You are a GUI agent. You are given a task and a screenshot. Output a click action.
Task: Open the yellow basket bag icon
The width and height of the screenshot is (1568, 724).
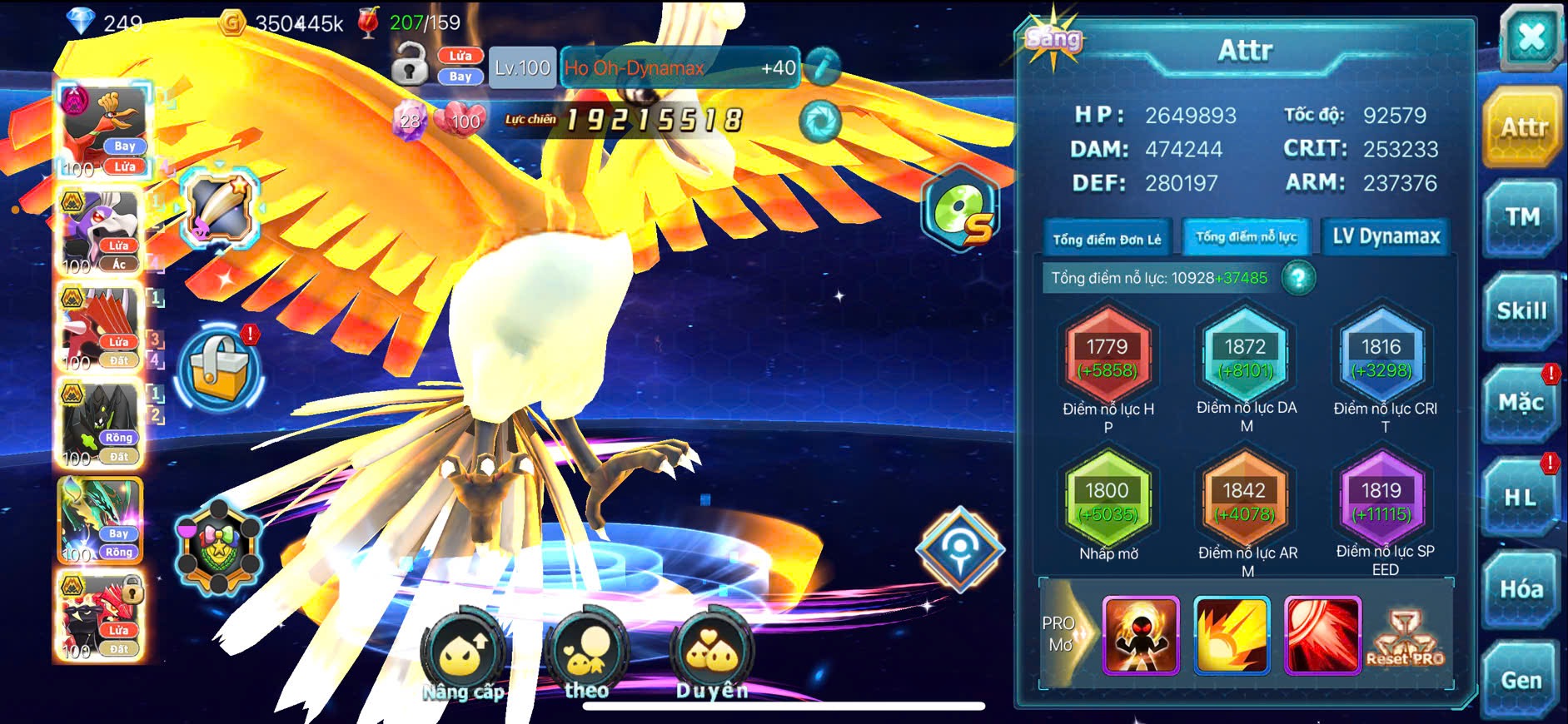pos(219,368)
